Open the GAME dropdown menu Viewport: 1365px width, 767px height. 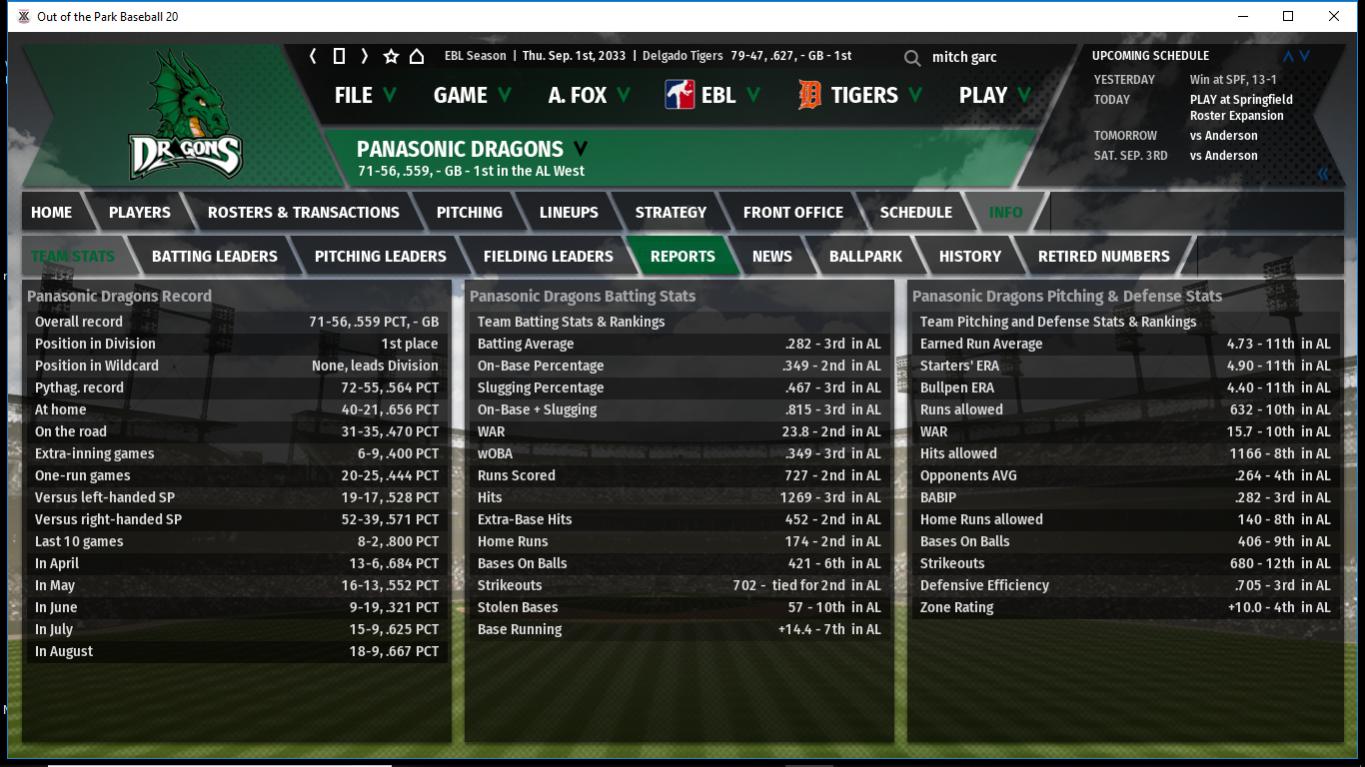pos(471,95)
